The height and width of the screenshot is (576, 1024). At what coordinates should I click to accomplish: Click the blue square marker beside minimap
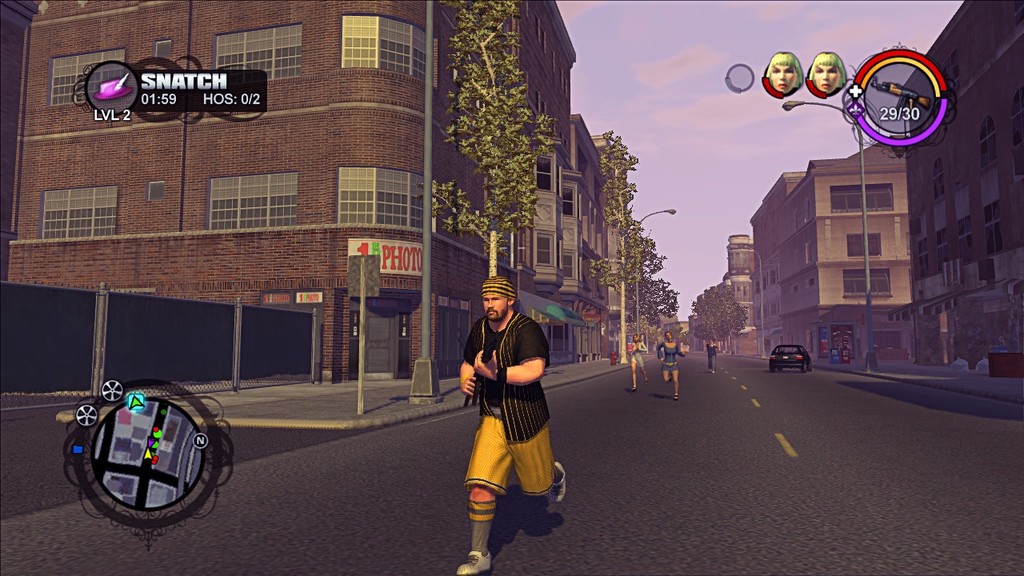point(77,449)
